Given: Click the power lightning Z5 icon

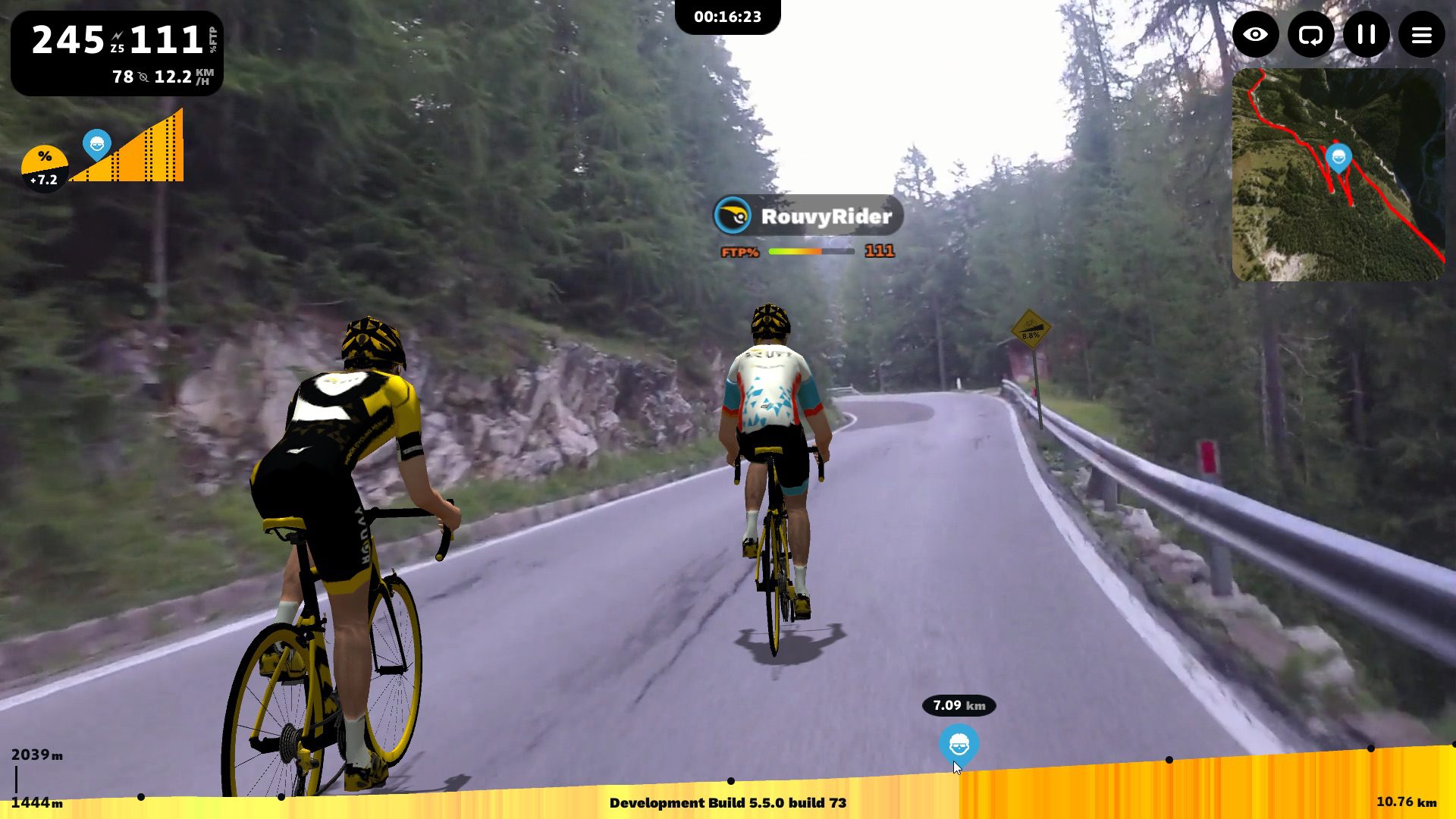Looking at the screenshot, I should [116, 35].
